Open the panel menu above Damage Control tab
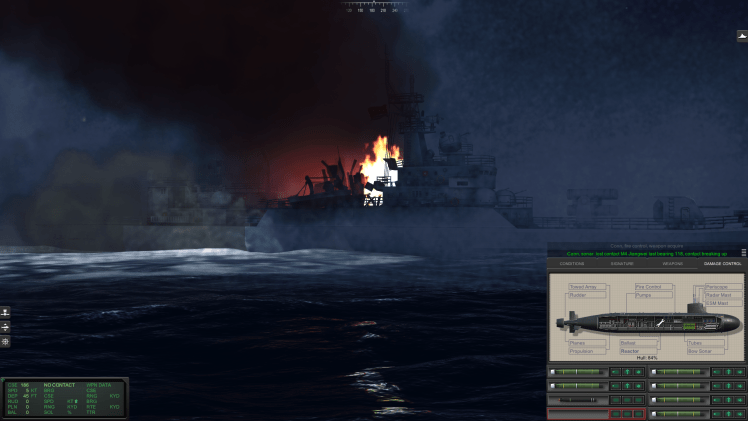Image resolution: width=748 pixels, height=421 pixels. 743,253
